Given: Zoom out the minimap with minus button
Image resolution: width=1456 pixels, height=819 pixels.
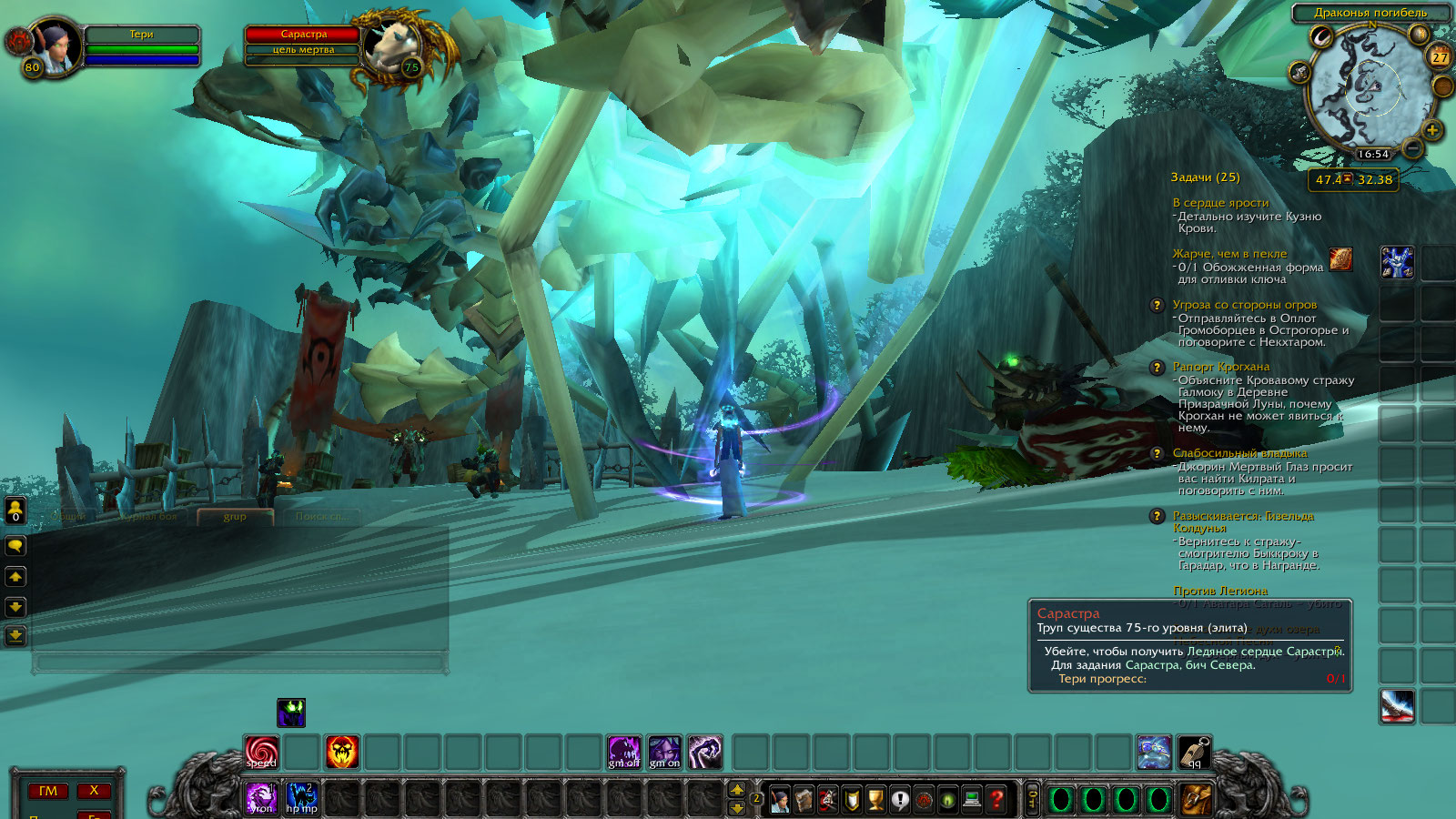Looking at the screenshot, I should [x=1412, y=147].
